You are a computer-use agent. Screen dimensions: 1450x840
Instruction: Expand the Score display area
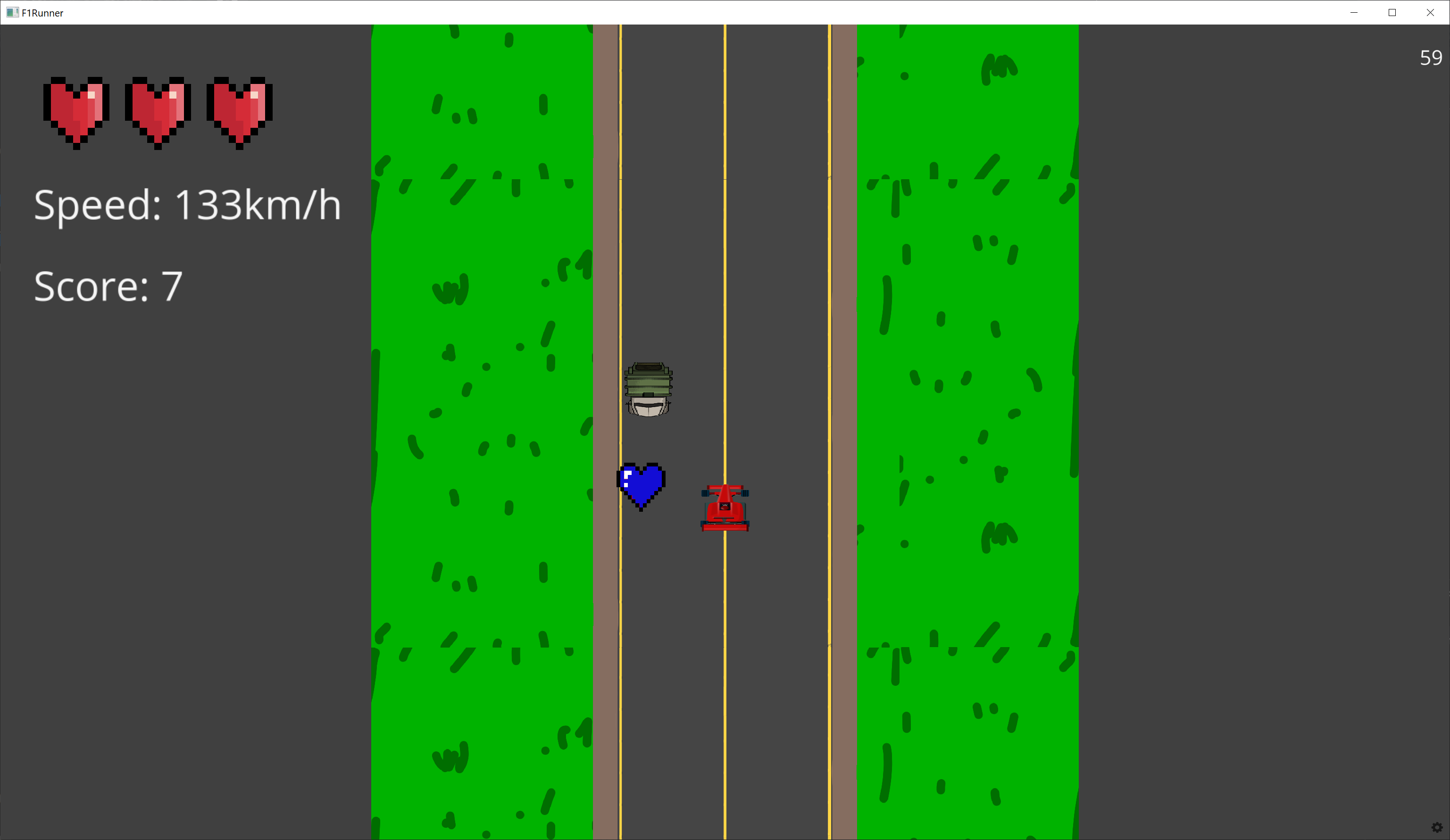click(108, 286)
